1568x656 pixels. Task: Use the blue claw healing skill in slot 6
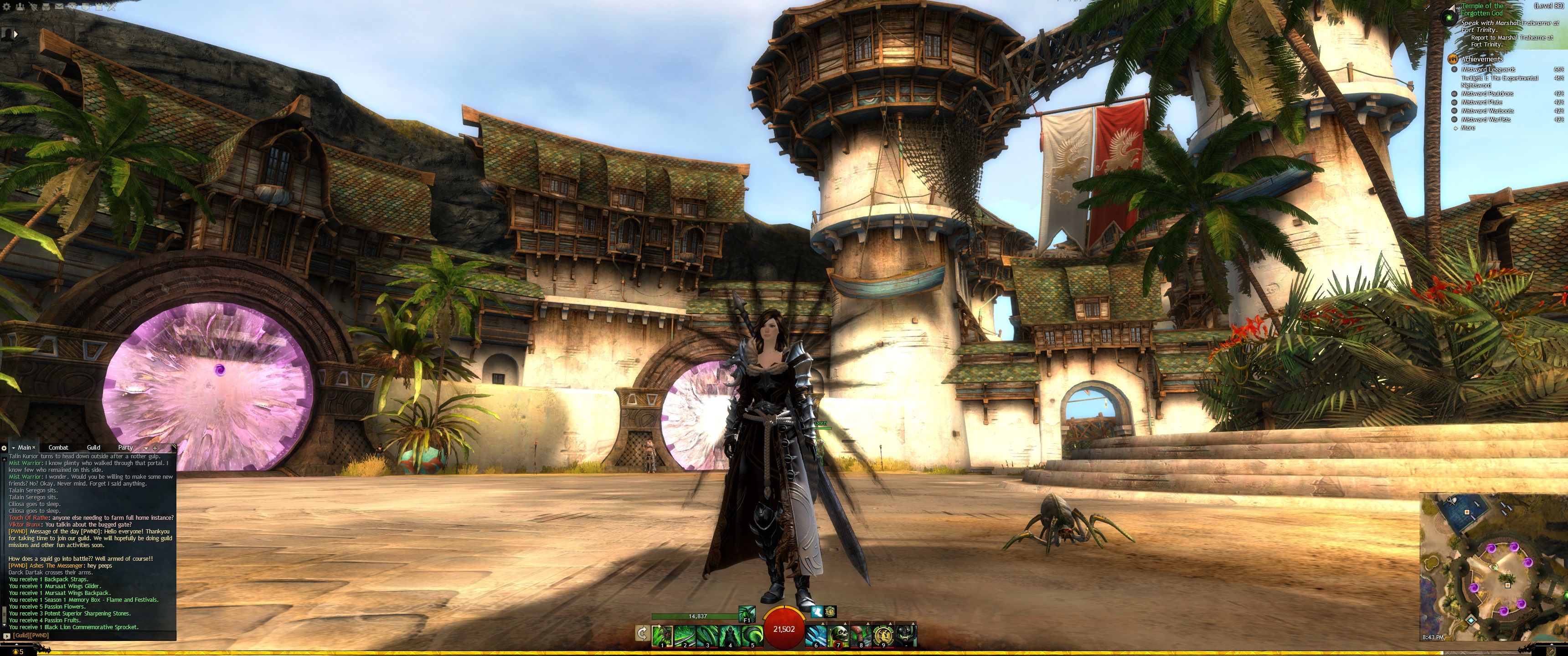[816, 635]
